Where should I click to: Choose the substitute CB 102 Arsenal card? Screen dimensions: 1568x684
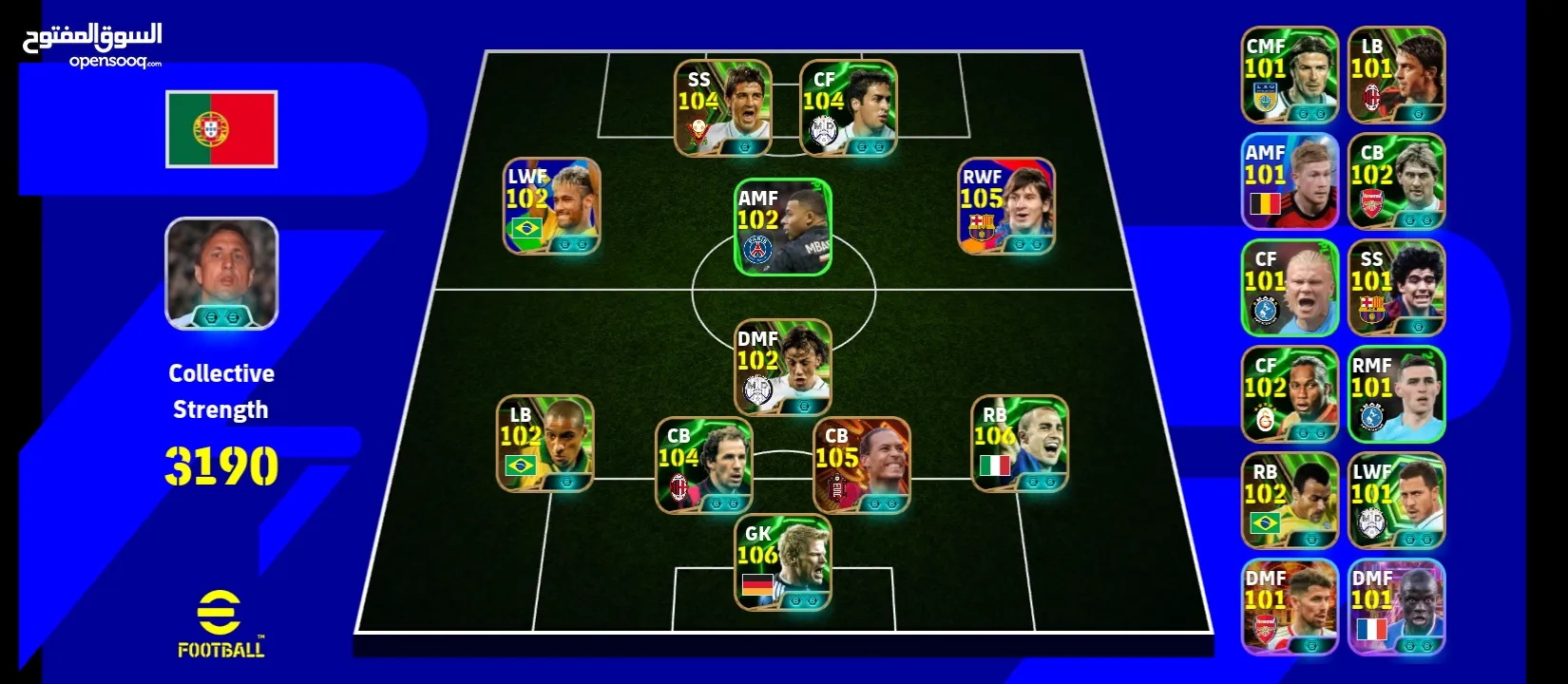(1396, 181)
